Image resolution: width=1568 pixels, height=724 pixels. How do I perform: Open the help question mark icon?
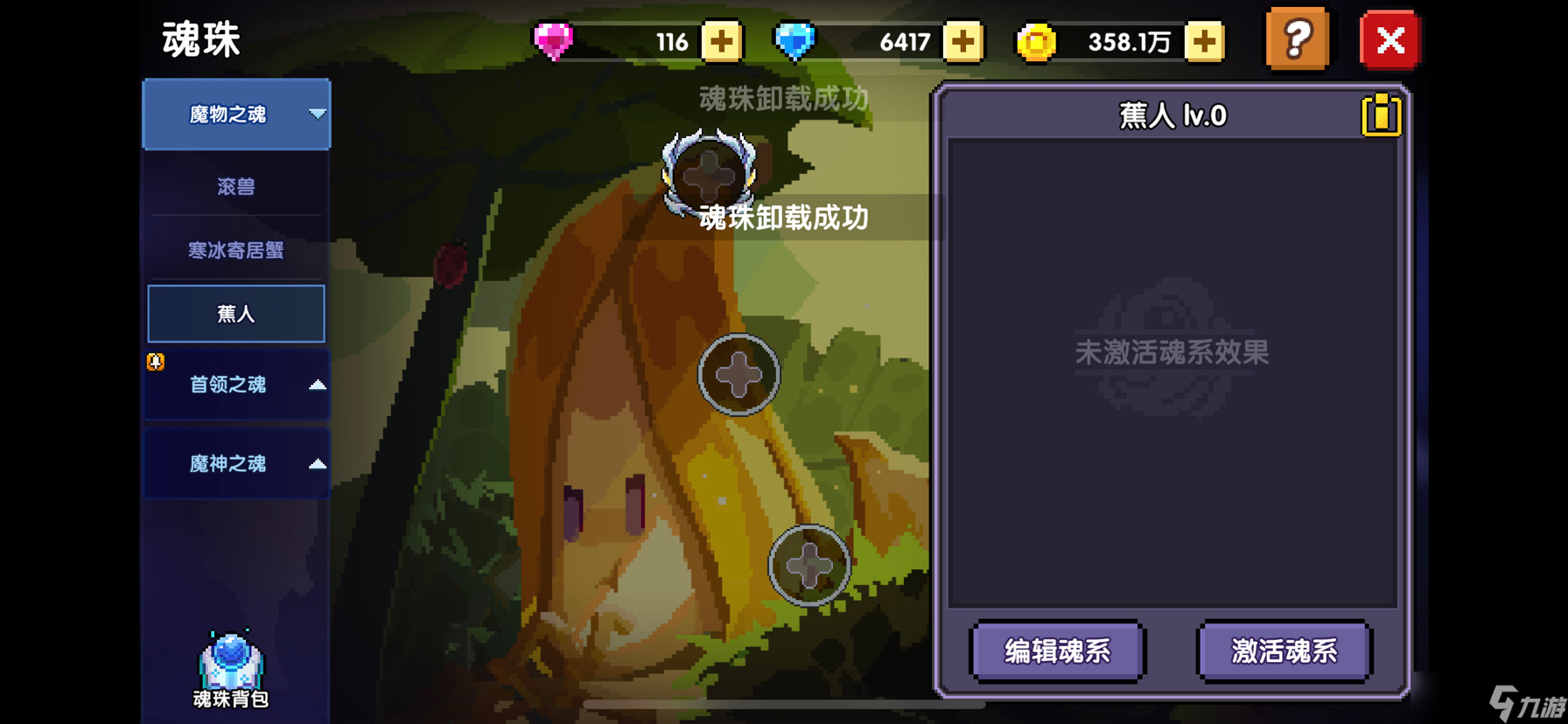[1298, 40]
